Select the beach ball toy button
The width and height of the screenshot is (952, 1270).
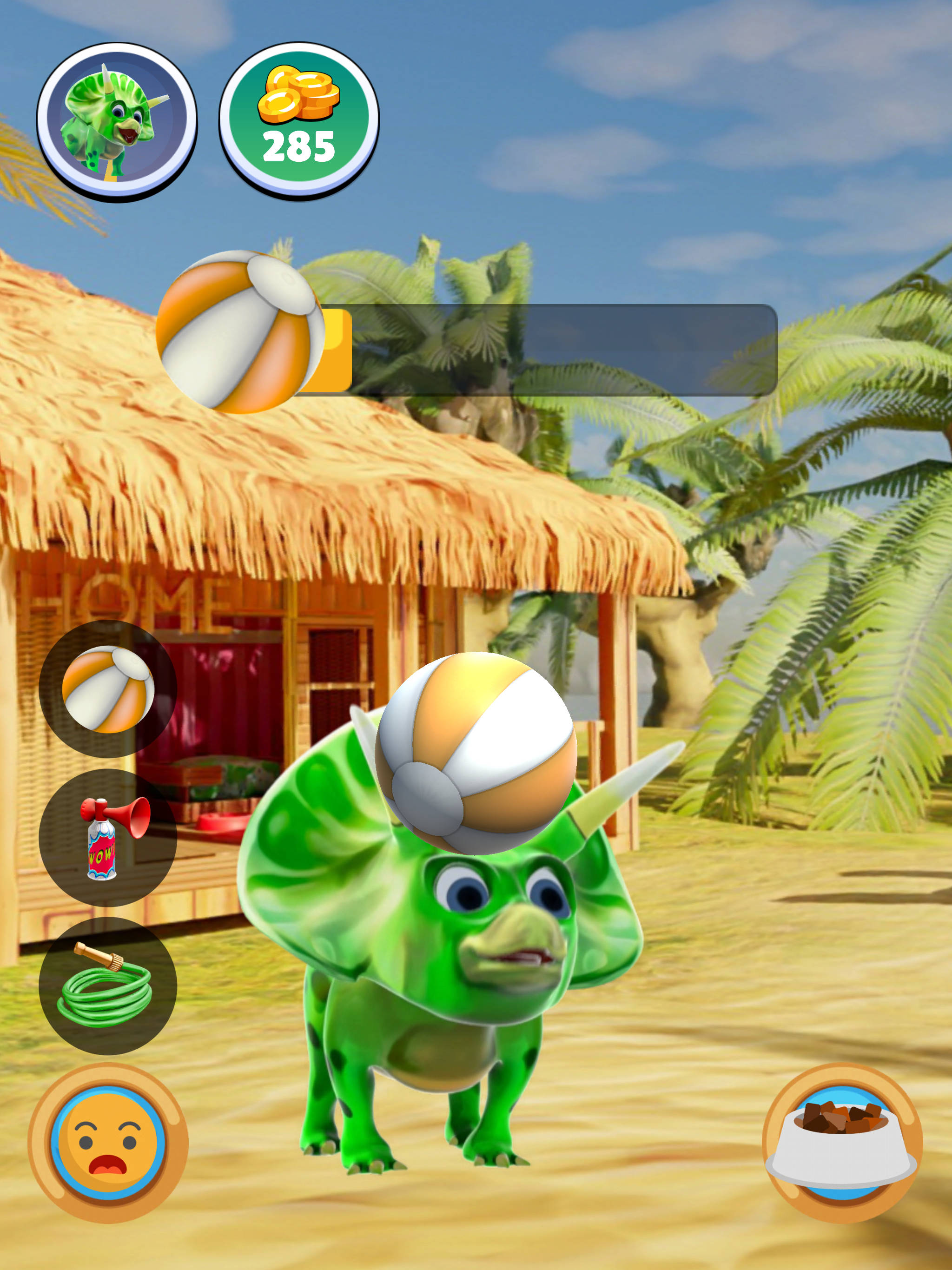(x=108, y=688)
